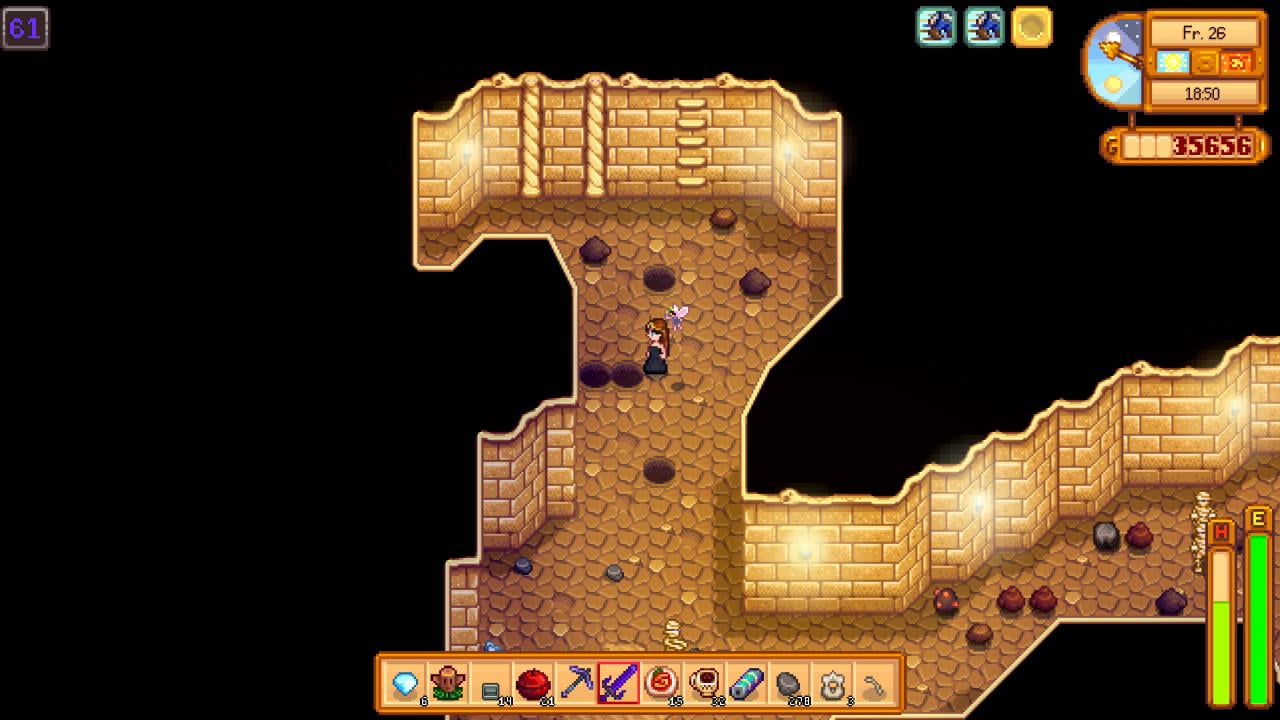Select the stone stack in the hotbar

click(789, 684)
